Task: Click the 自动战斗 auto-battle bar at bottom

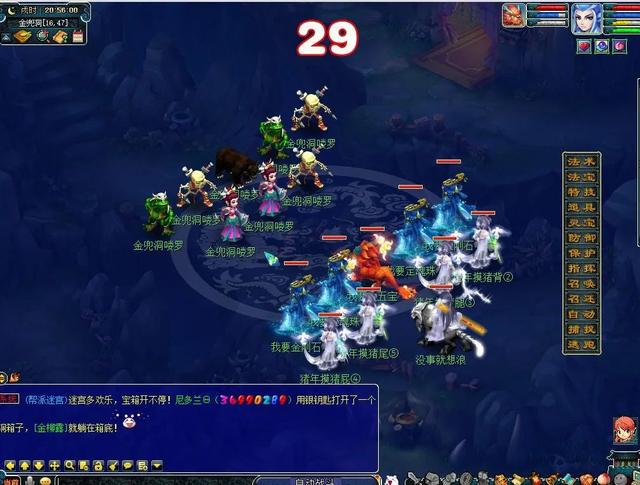Action: tap(315, 480)
